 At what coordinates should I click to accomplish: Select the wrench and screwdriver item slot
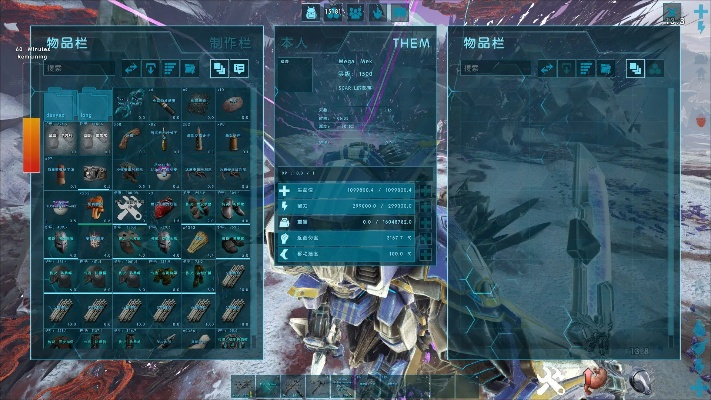129,207
